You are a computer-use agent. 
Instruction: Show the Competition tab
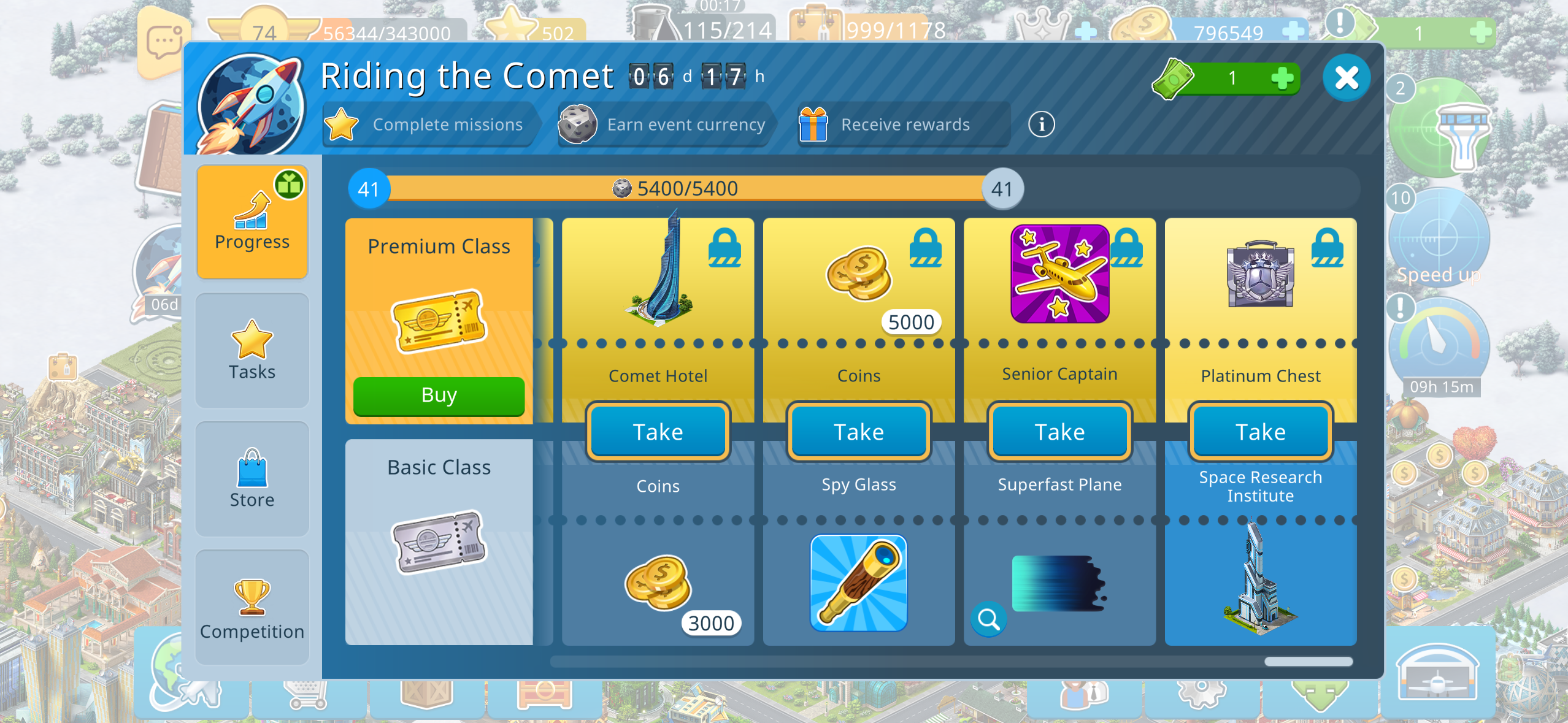[252, 607]
